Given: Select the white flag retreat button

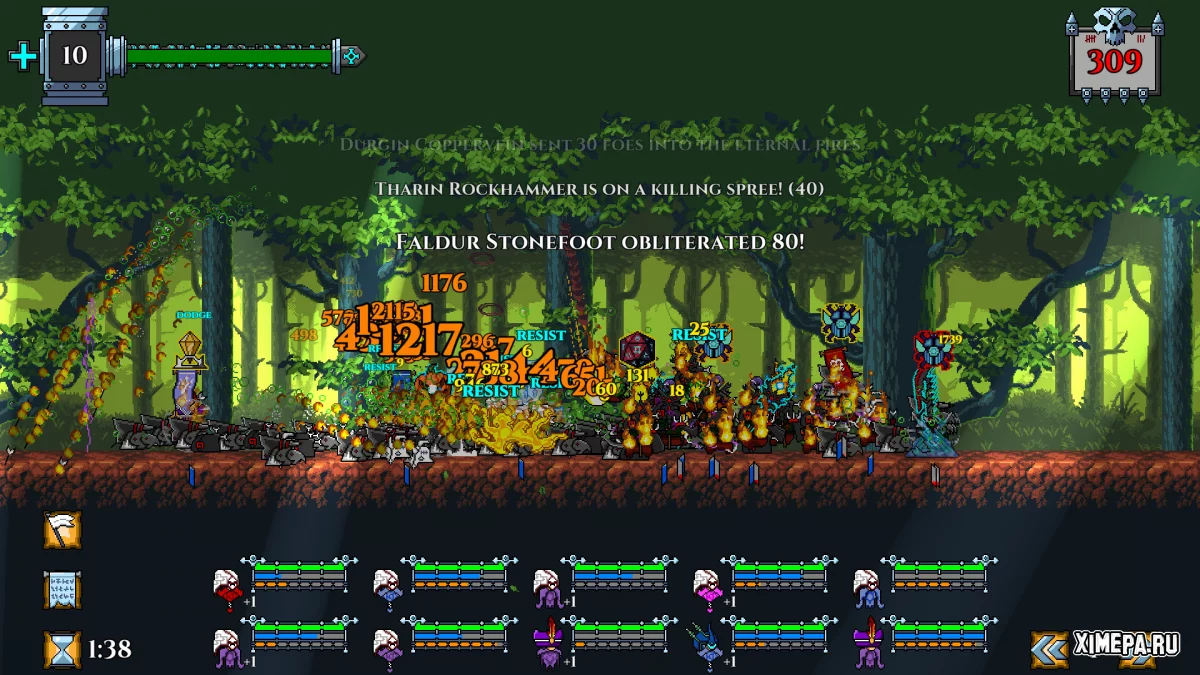Looking at the screenshot, I should pos(62,530).
